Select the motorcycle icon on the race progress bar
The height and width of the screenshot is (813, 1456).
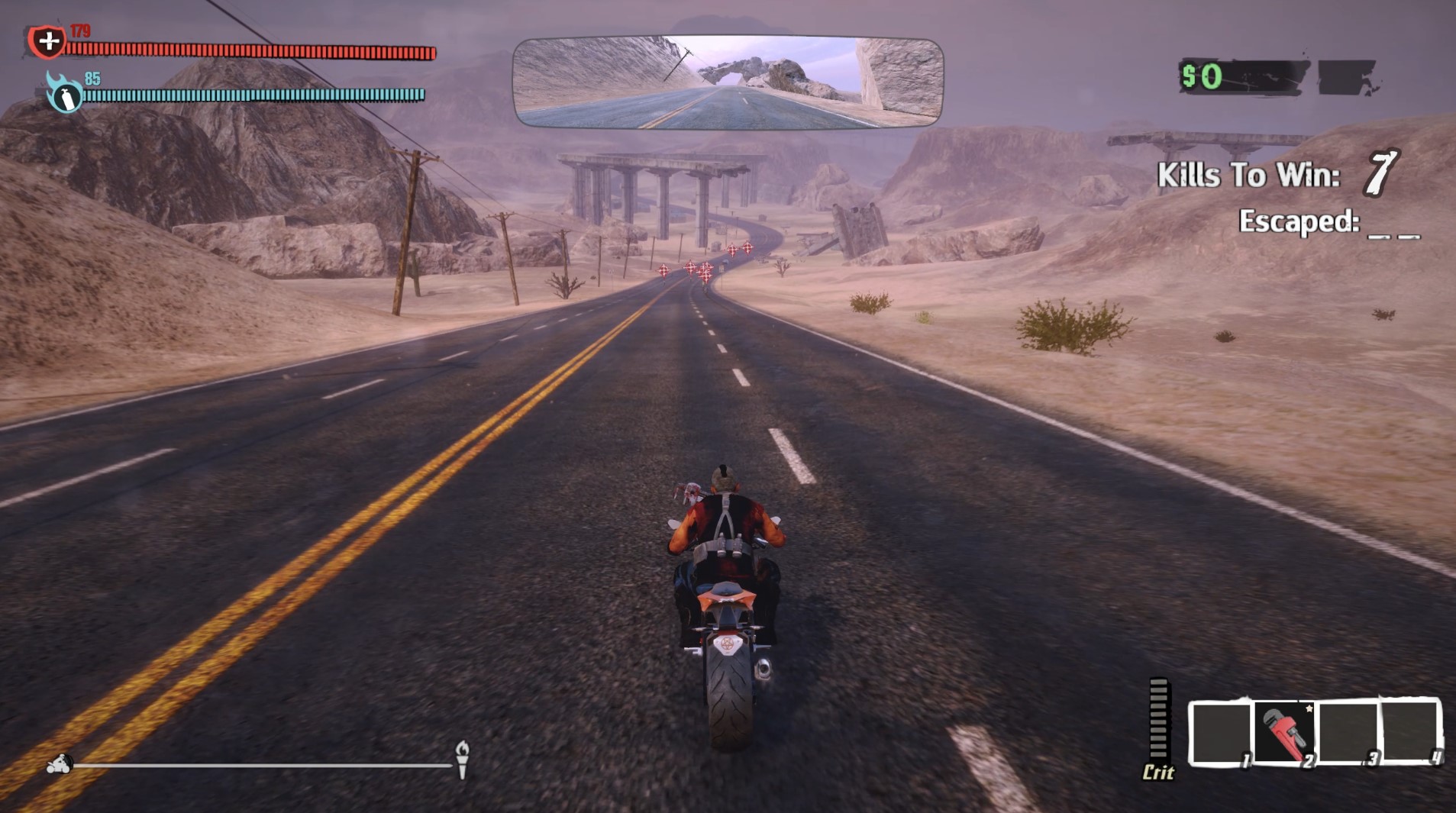point(60,763)
